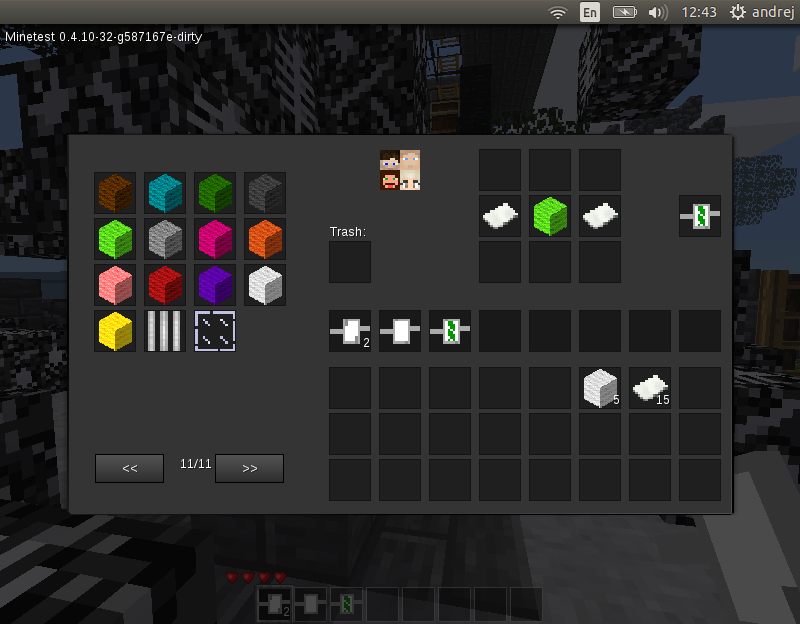Select the white wool stack of 5

[x=600, y=387]
